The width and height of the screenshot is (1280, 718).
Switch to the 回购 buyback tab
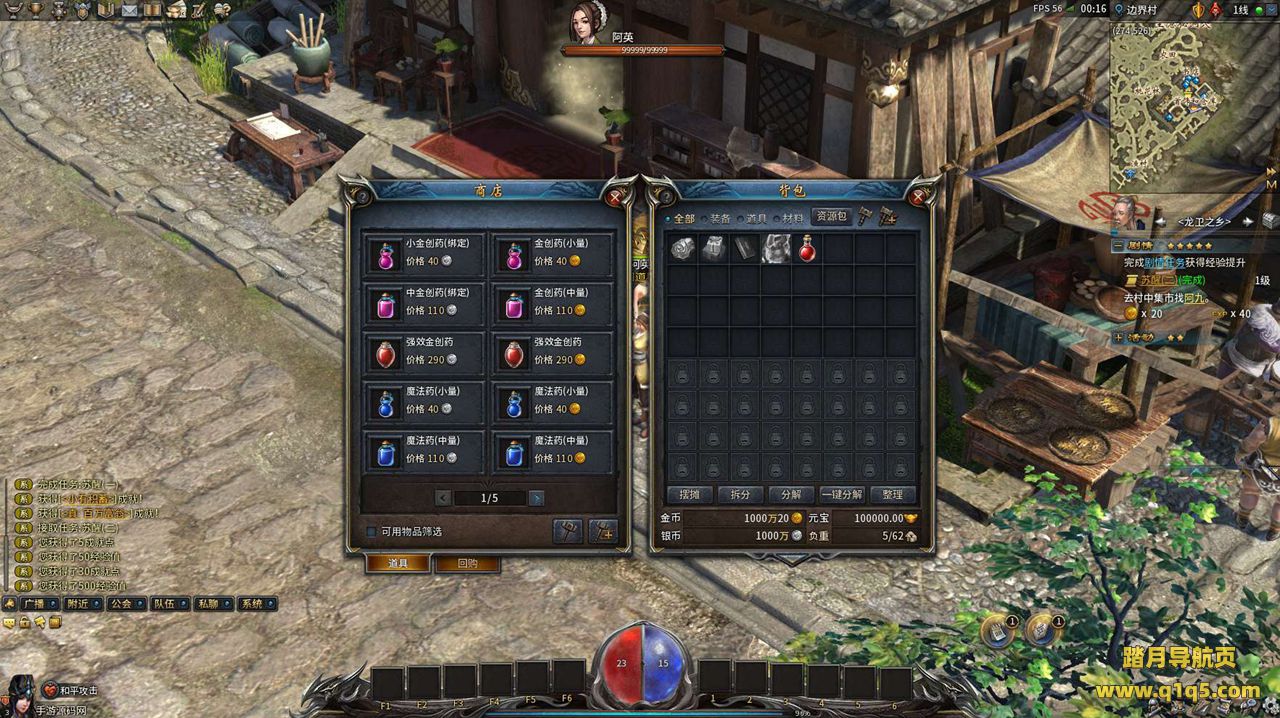click(x=466, y=563)
